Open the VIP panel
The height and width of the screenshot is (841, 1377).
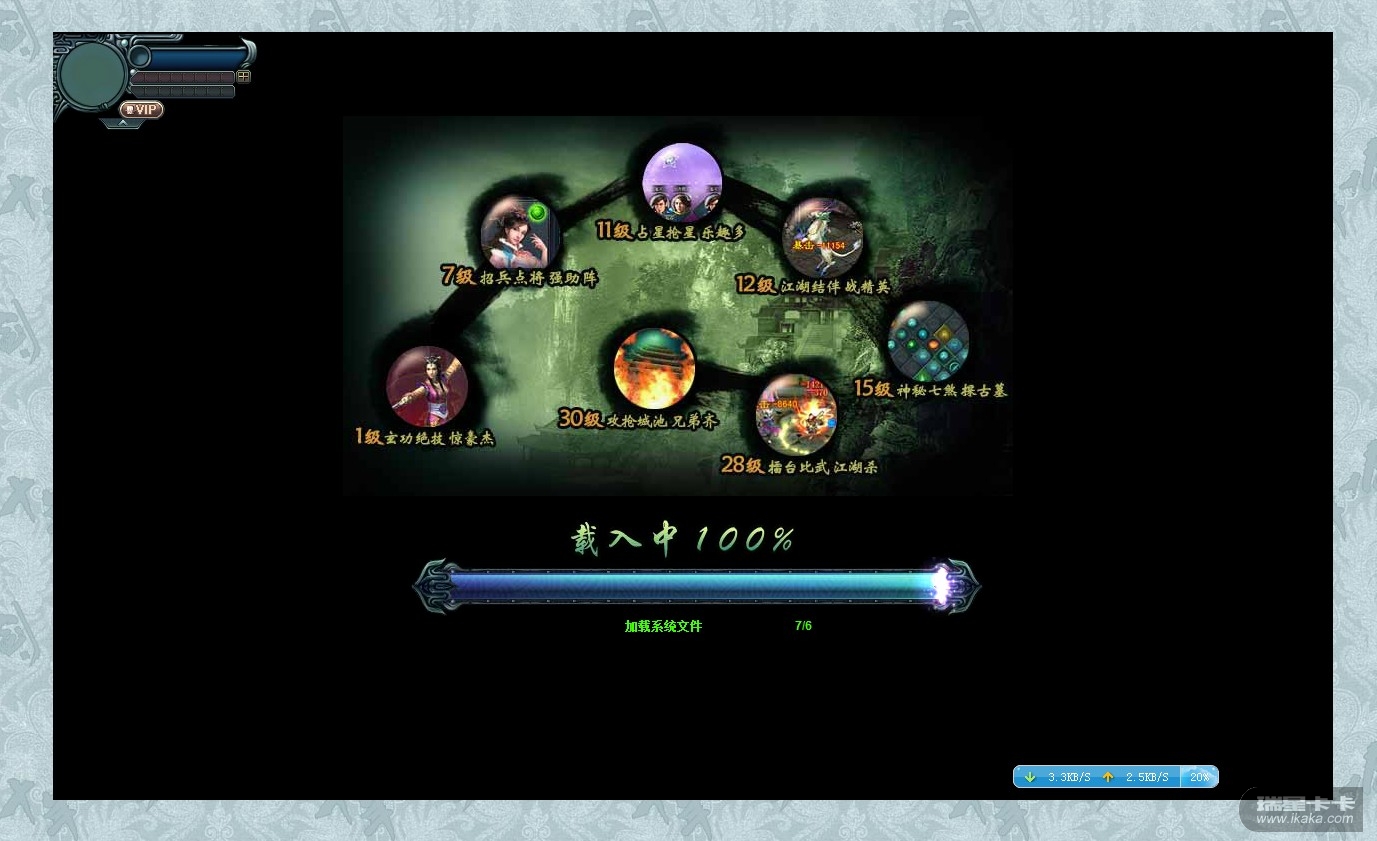[141, 110]
